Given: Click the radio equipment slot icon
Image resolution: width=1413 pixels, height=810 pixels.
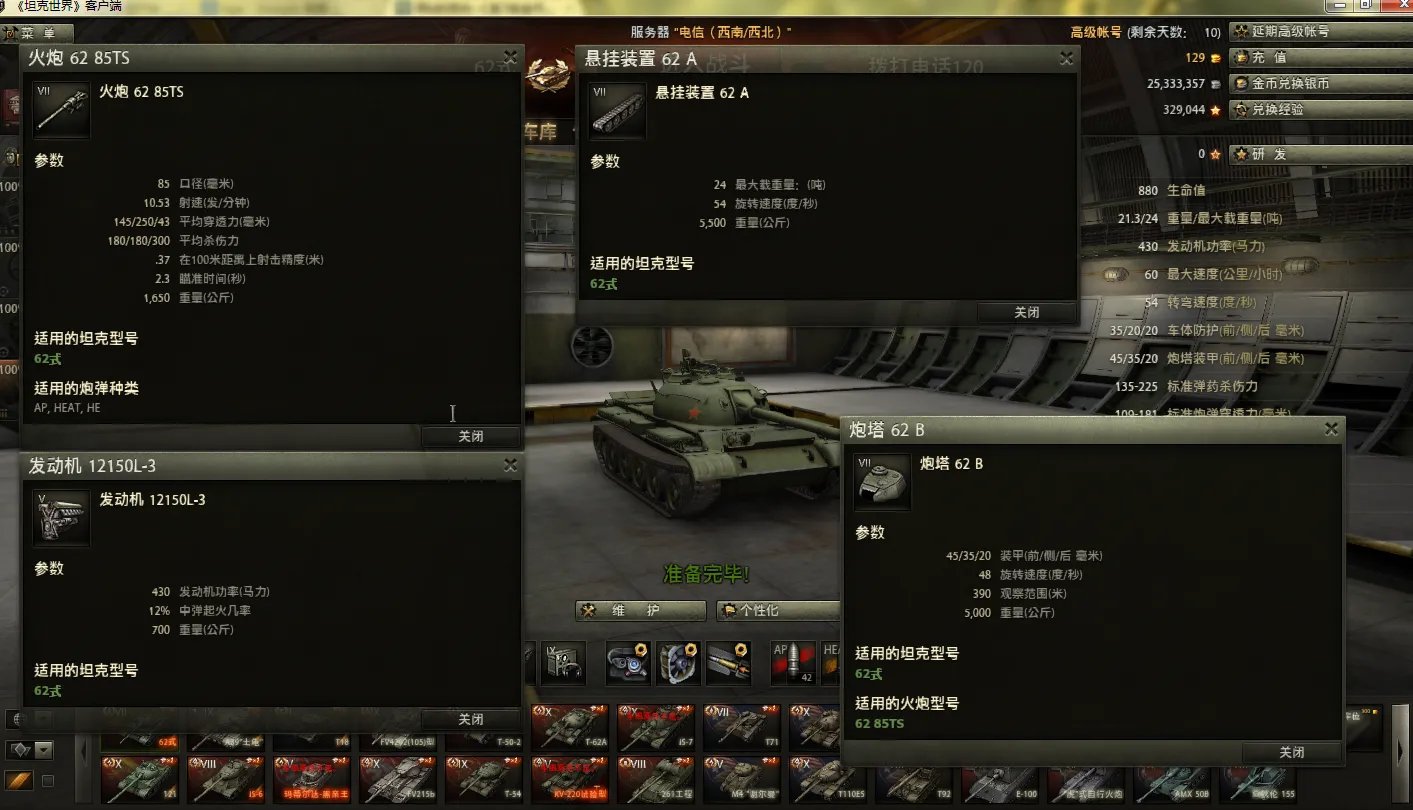Looking at the screenshot, I should [x=563, y=664].
